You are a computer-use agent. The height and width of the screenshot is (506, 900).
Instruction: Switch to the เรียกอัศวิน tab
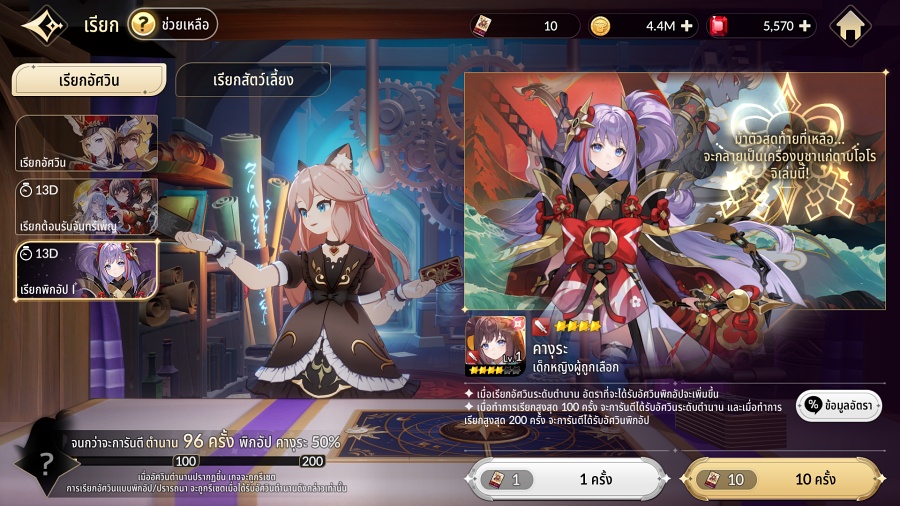click(89, 80)
